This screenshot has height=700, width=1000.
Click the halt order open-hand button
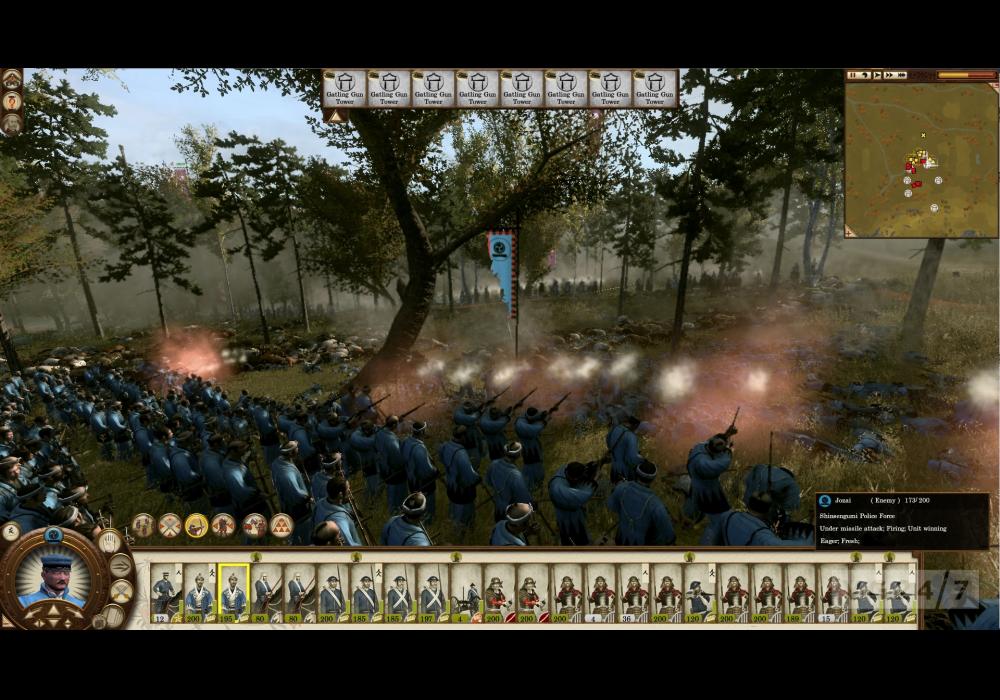pos(109,542)
